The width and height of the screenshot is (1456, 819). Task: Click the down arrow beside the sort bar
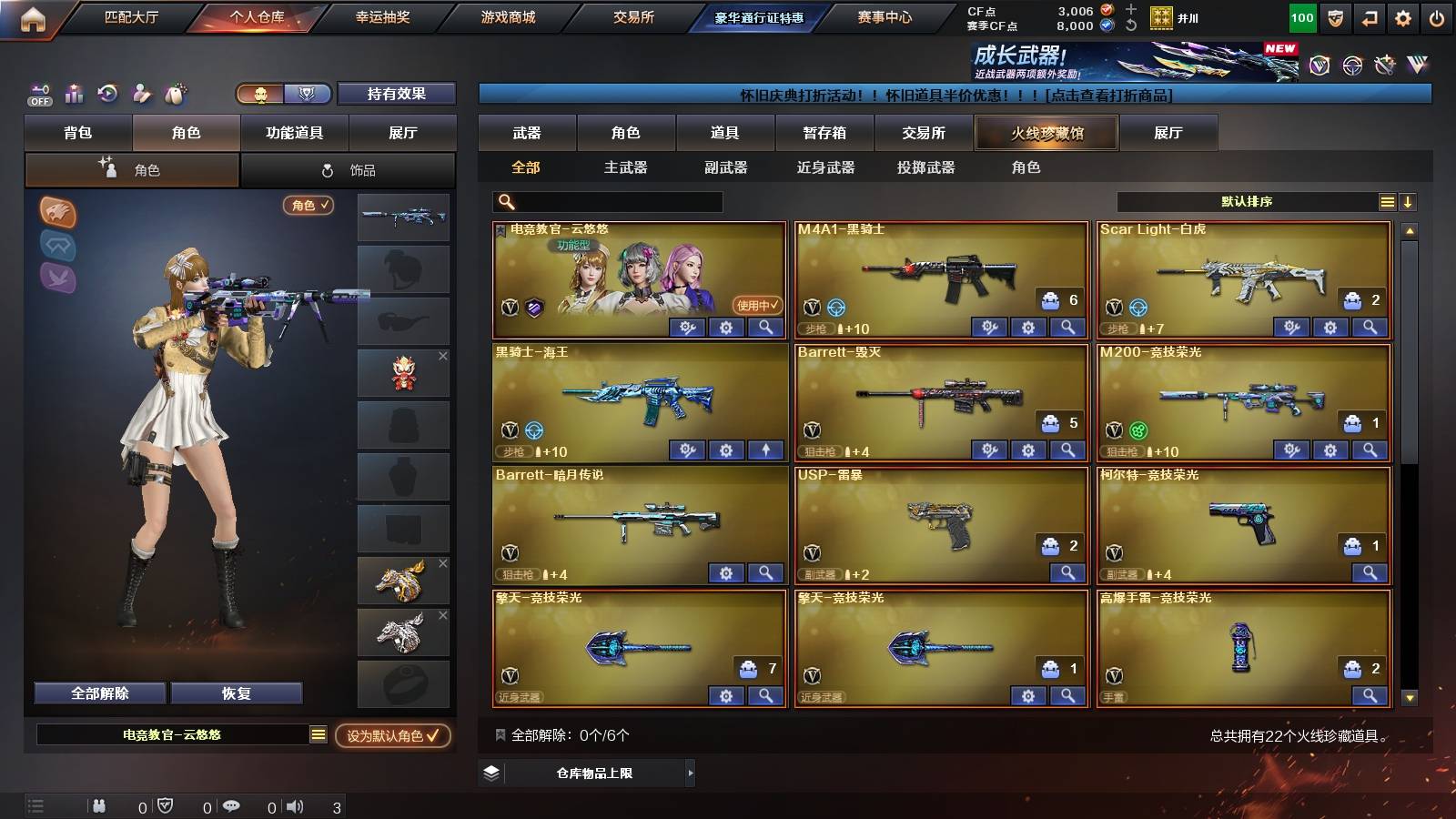(1409, 202)
